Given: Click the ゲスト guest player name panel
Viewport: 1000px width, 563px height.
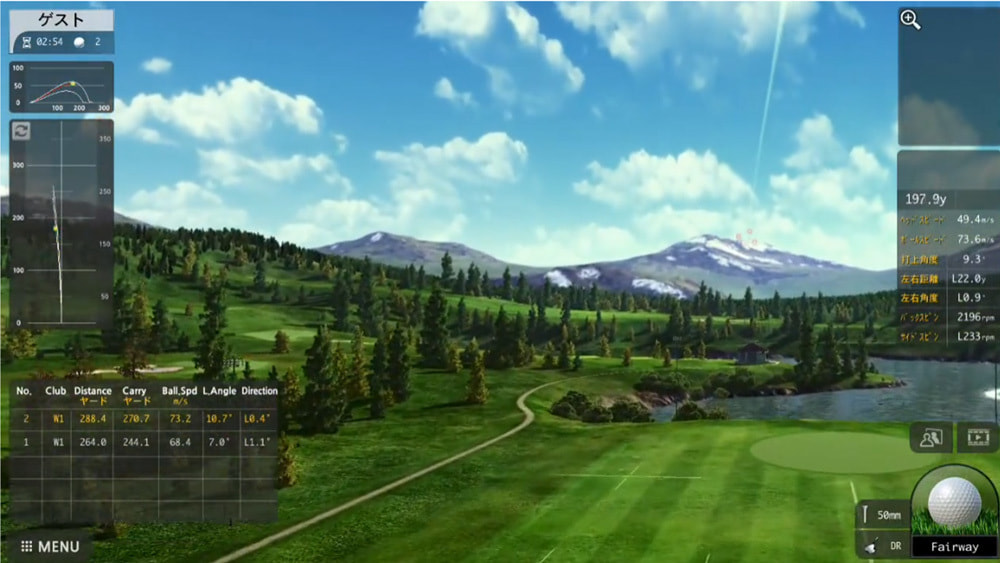Looking at the screenshot, I should click(x=62, y=20).
